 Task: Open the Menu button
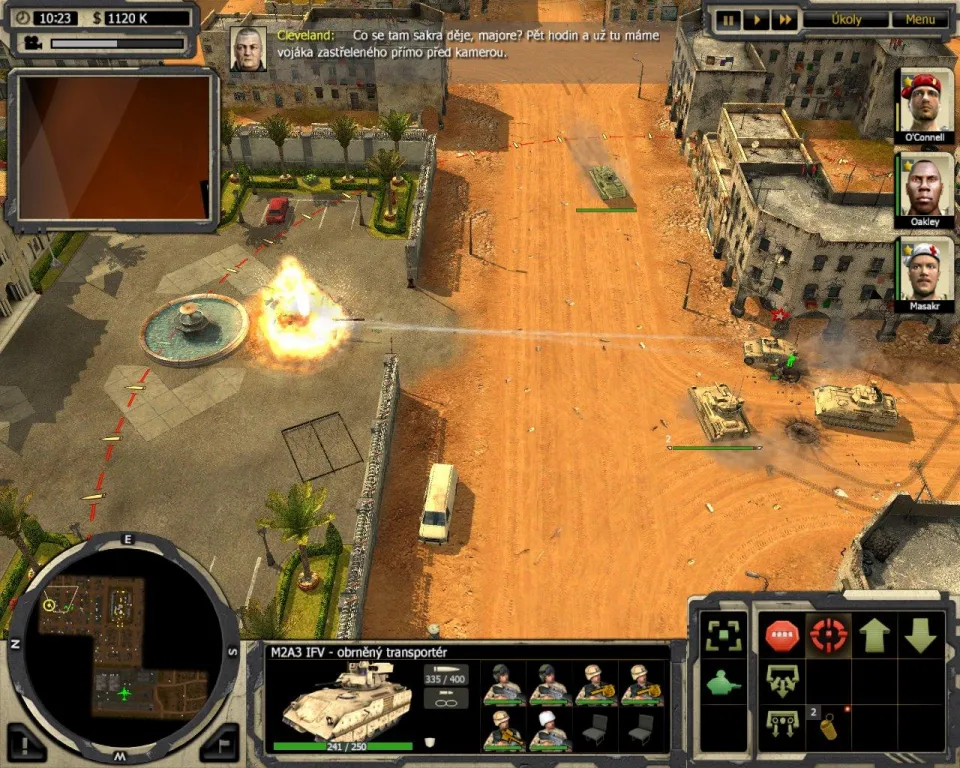920,19
